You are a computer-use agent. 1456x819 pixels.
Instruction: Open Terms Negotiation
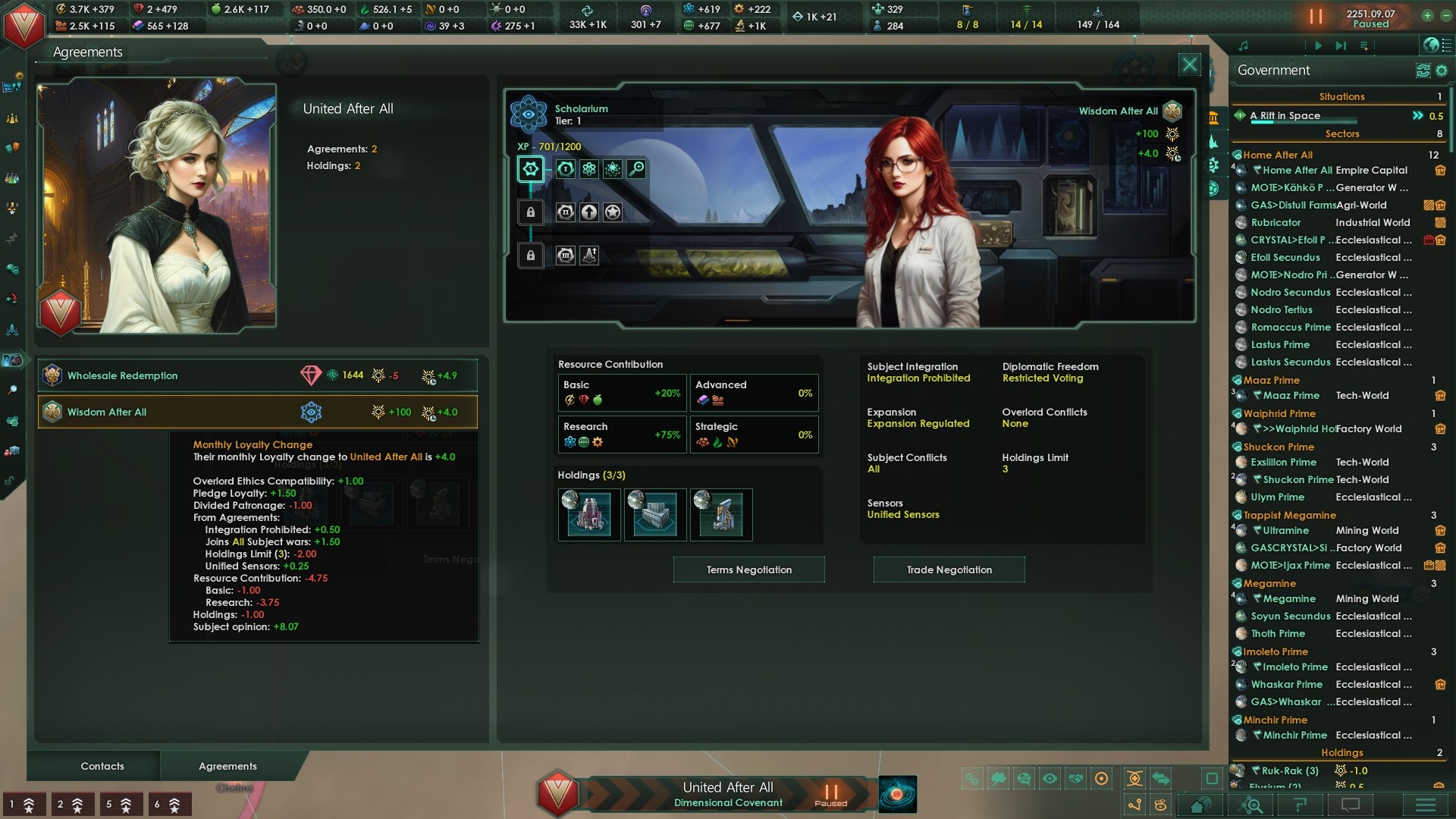click(748, 570)
